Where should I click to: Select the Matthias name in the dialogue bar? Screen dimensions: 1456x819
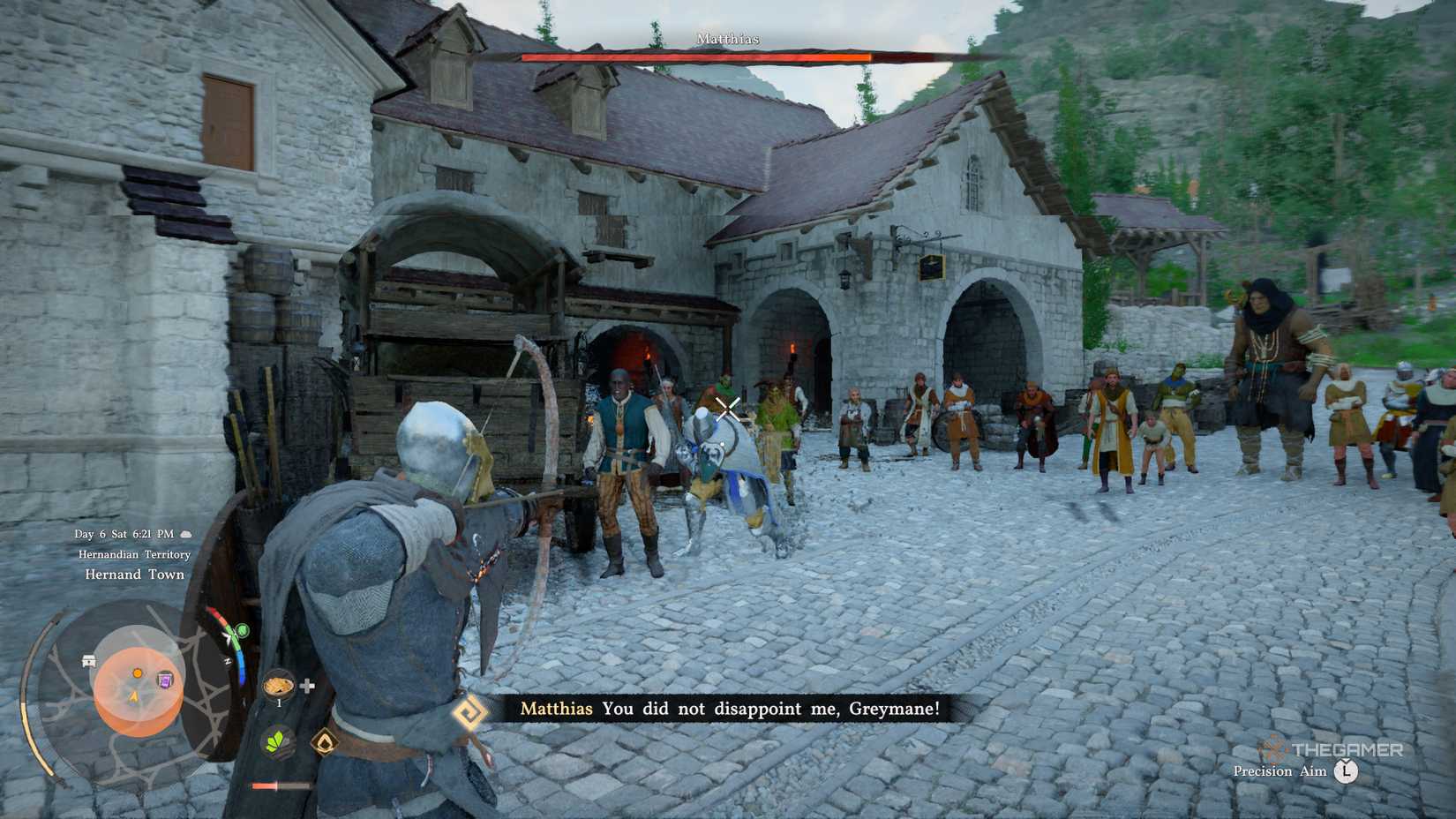556,708
